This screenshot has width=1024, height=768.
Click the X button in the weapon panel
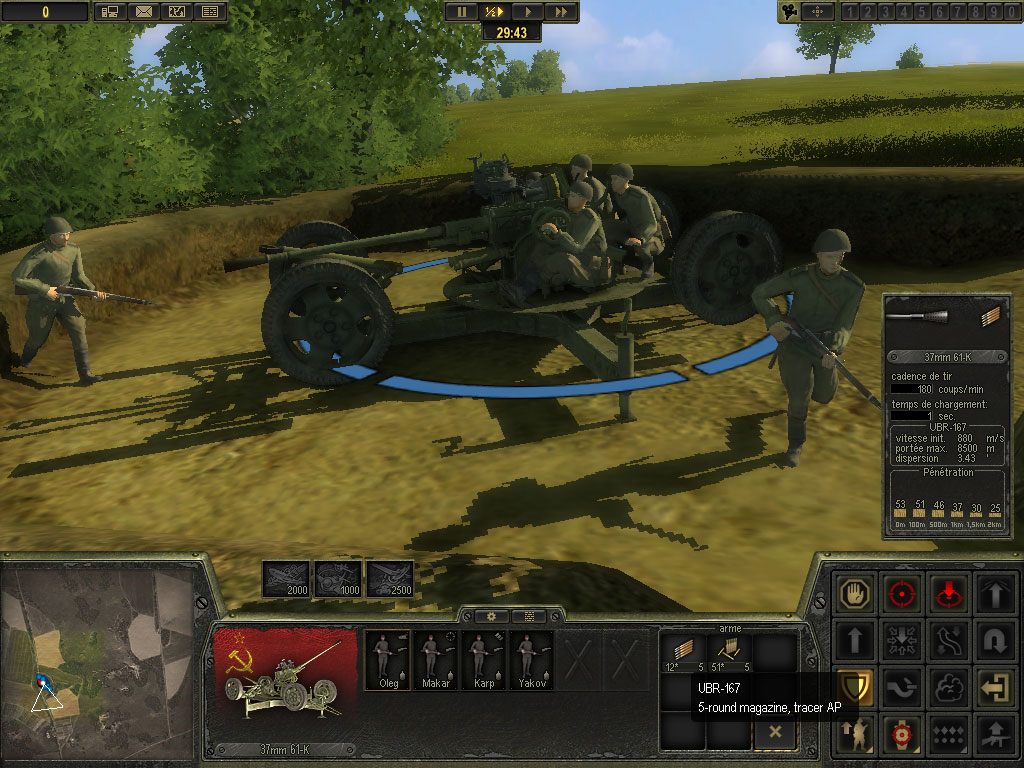pyautogui.click(x=775, y=732)
